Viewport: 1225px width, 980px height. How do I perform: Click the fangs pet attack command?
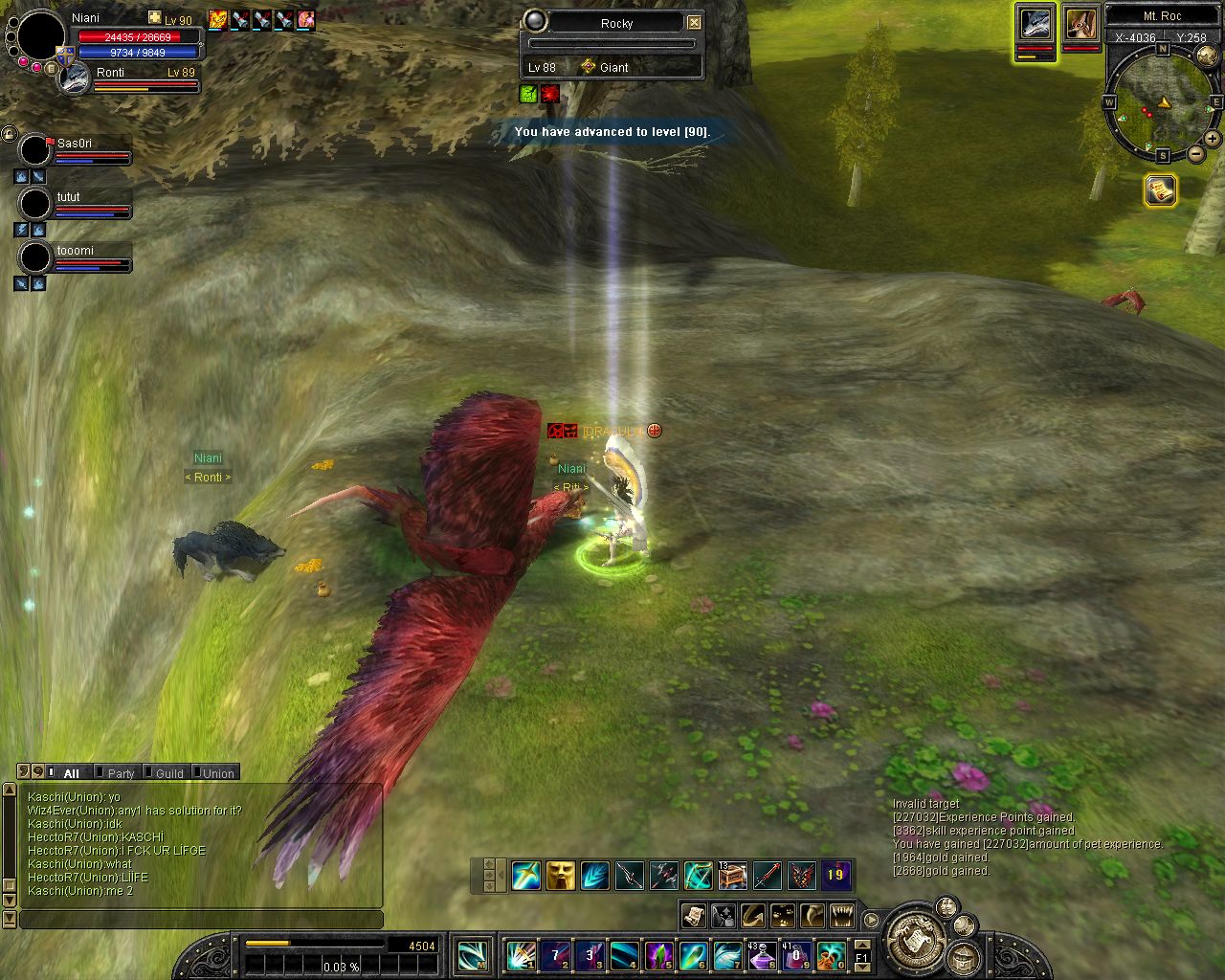[841, 916]
